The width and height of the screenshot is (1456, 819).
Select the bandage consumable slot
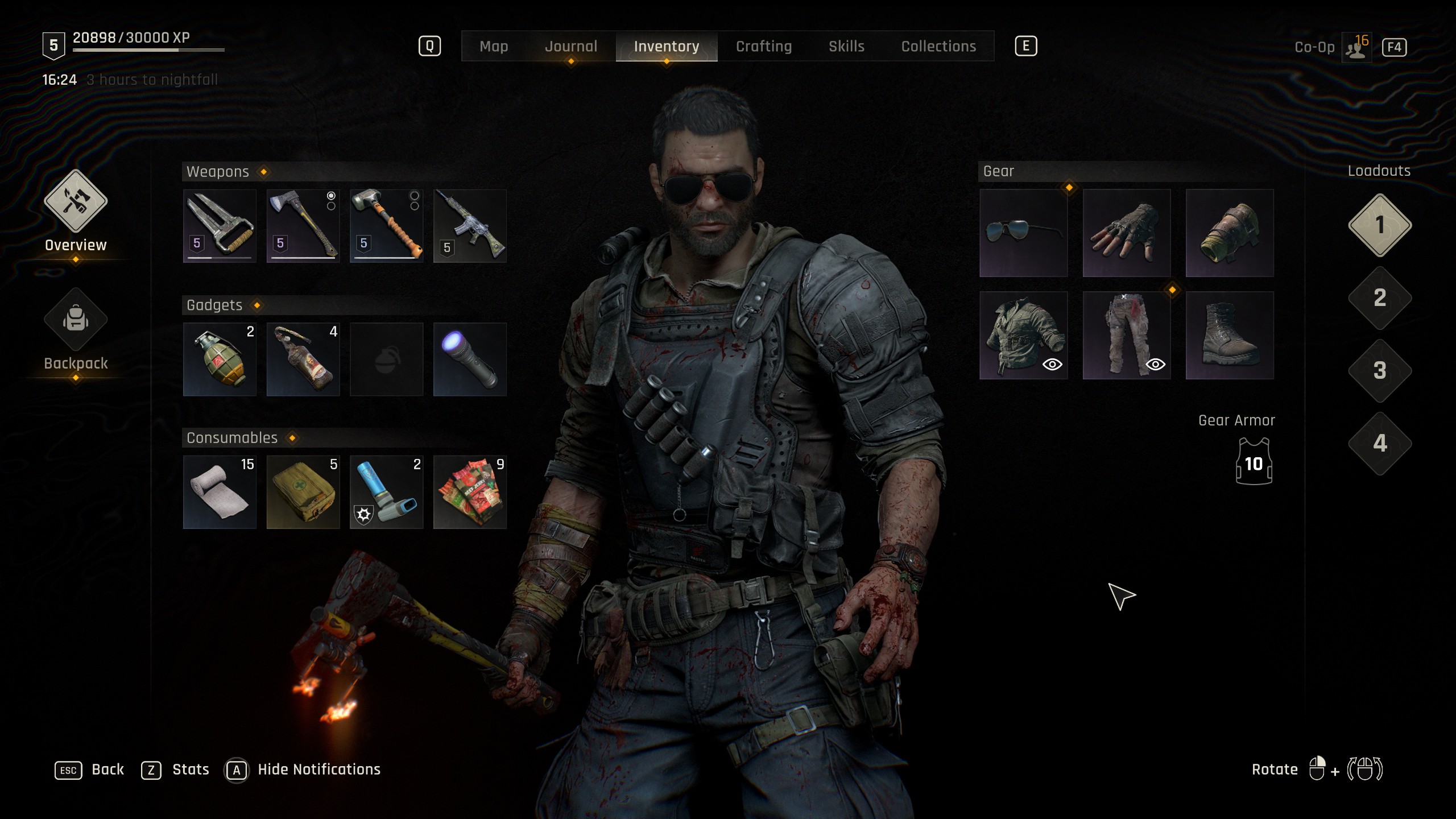point(220,492)
